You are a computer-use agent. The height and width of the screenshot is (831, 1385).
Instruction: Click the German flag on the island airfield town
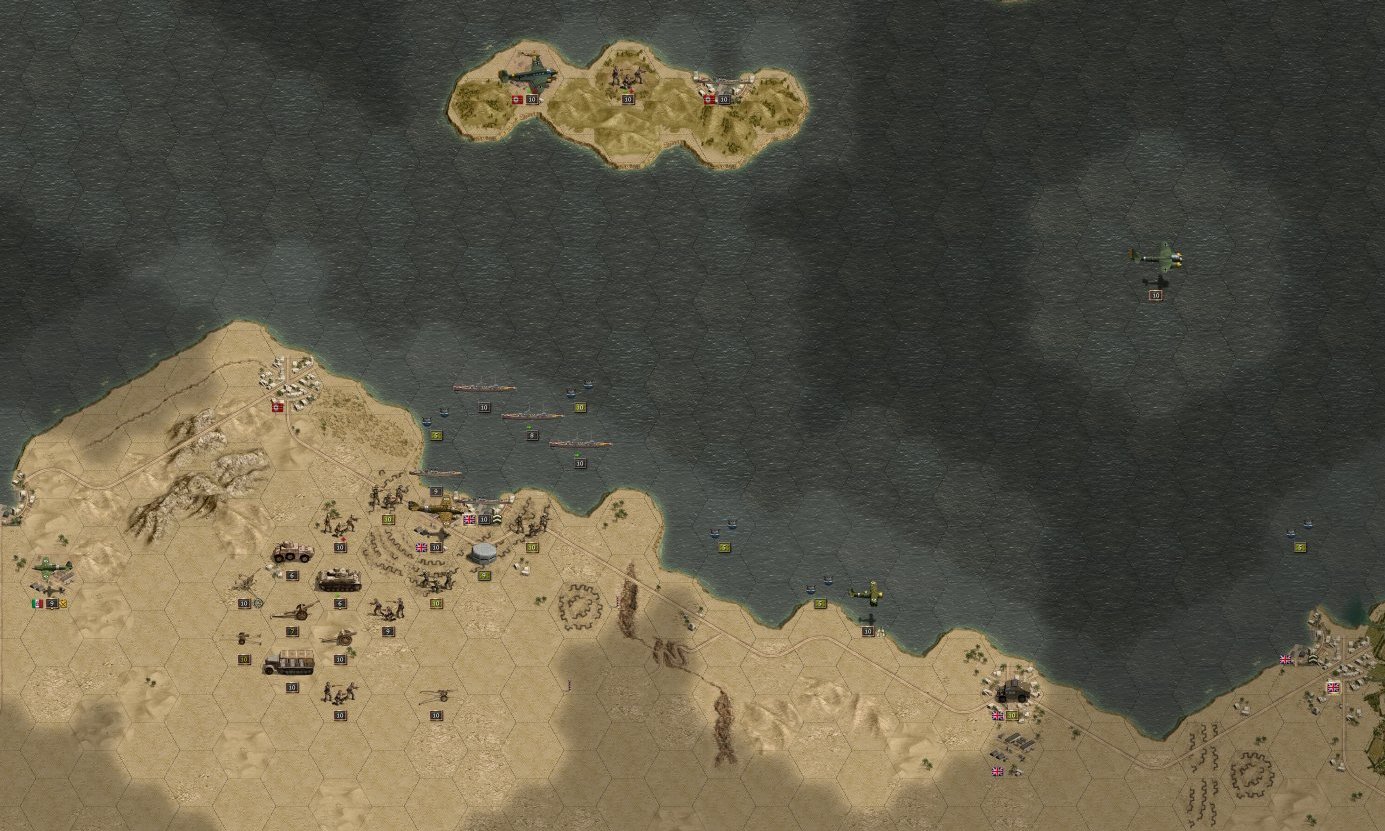click(708, 99)
